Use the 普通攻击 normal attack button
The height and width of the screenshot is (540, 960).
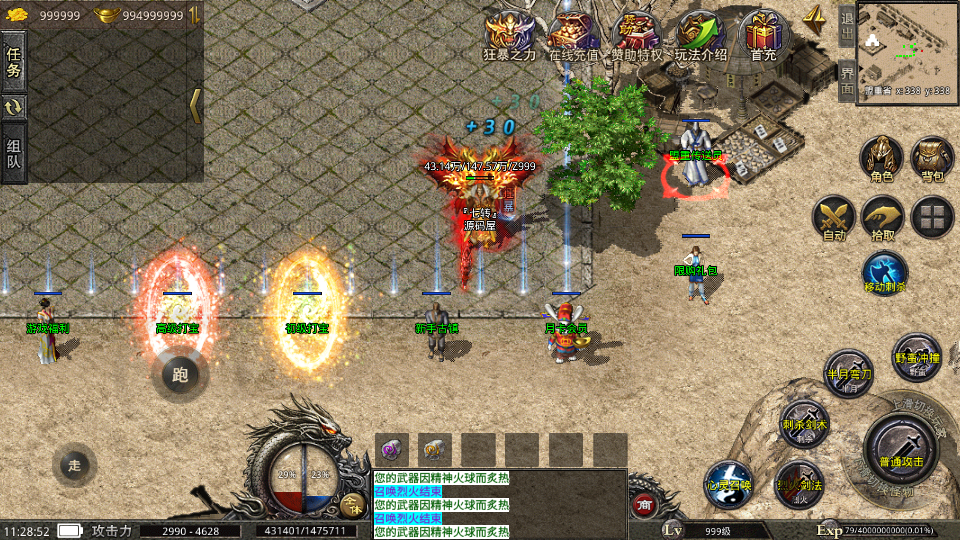coord(899,446)
